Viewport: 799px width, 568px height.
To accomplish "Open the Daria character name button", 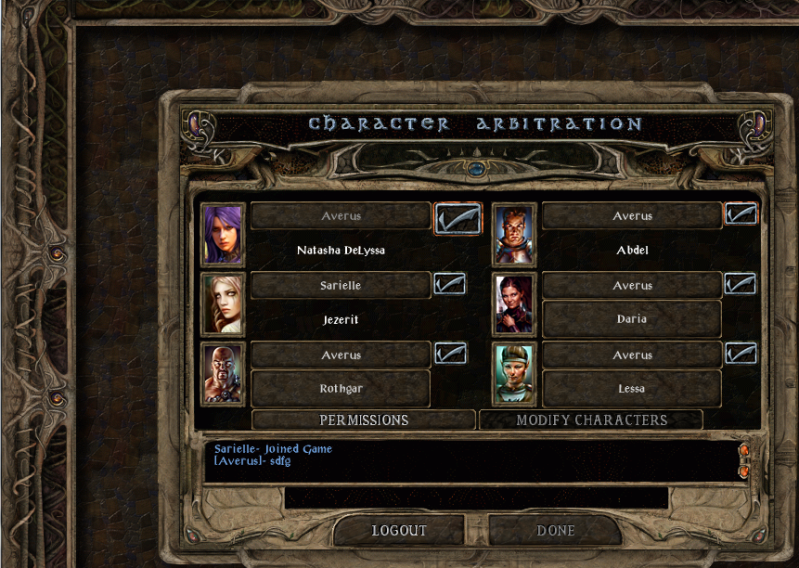I will [632, 319].
